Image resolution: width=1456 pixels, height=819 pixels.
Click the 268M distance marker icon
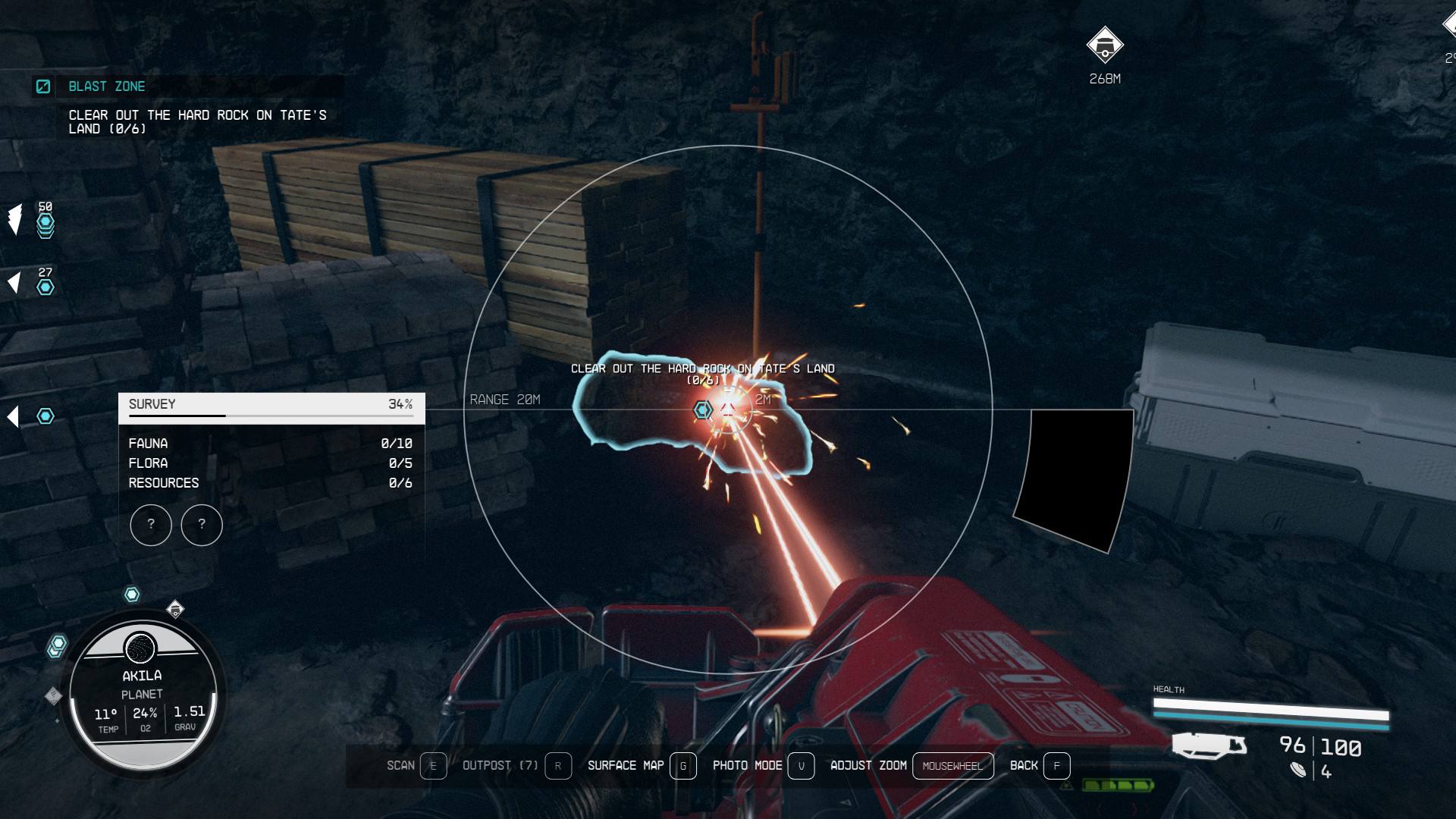coord(1104,45)
